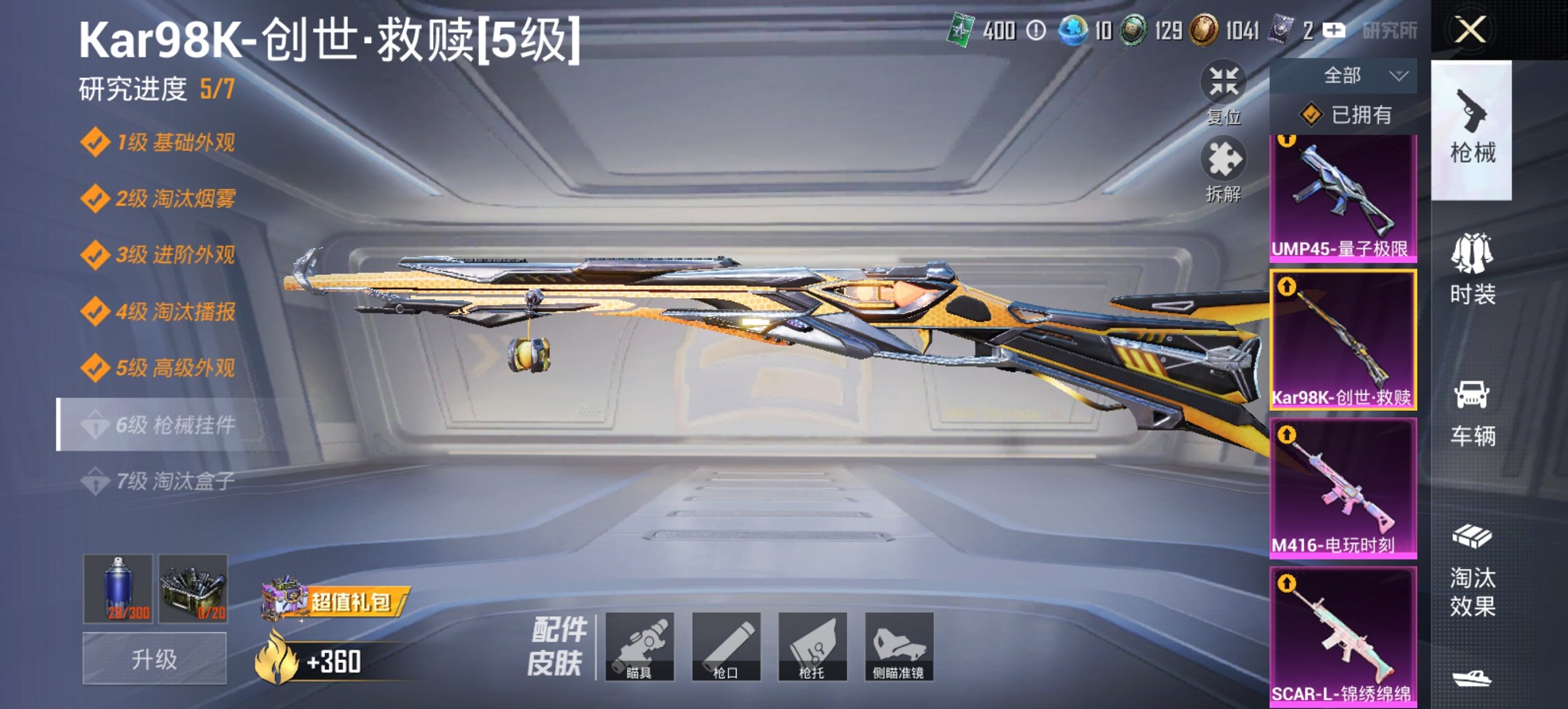Image resolution: width=1568 pixels, height=709 pixels.
Task: Select the ammo crate material icon
Action: coord(193,591)
